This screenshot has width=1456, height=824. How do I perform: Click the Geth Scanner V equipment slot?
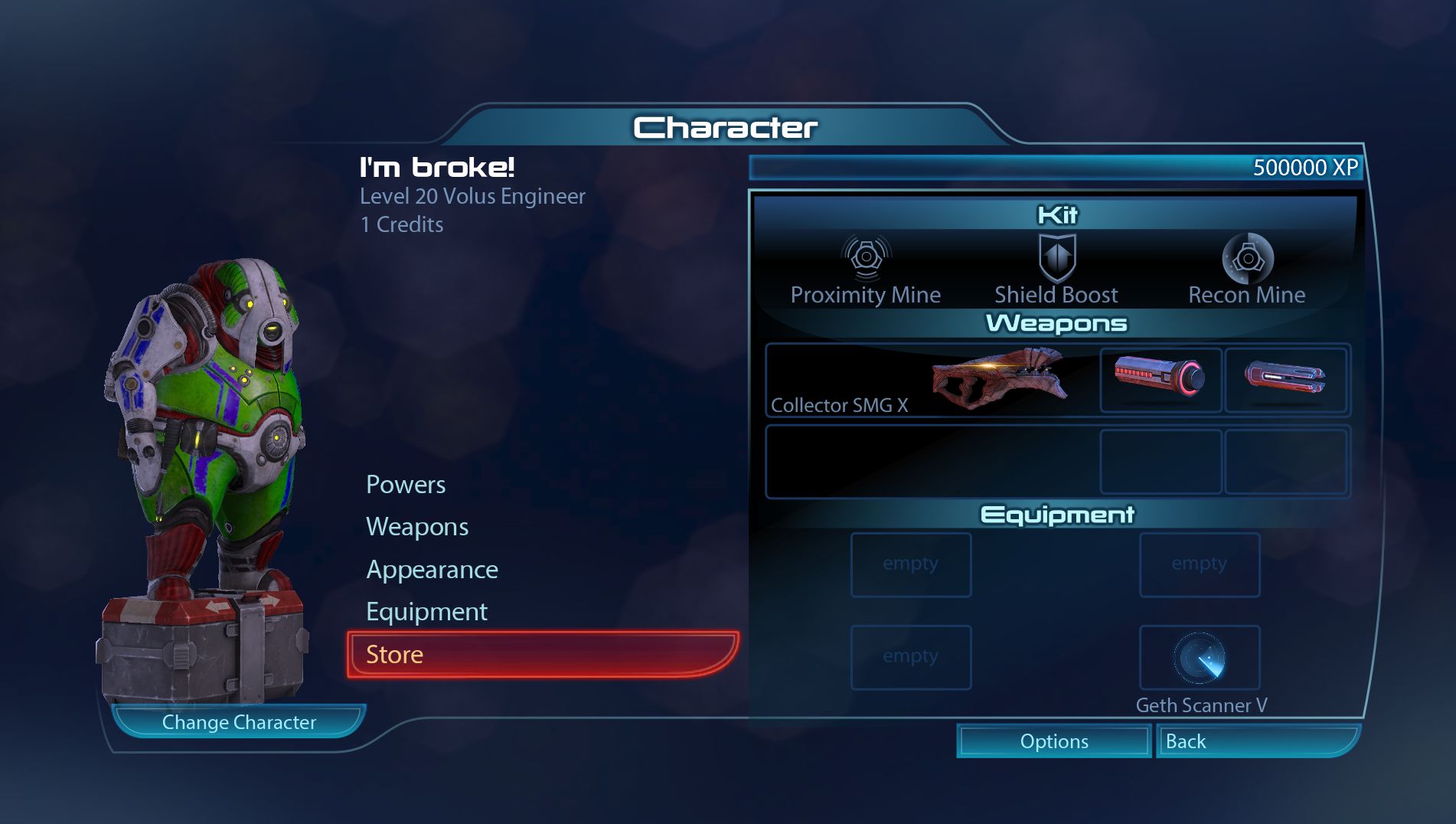(1200, 658)
